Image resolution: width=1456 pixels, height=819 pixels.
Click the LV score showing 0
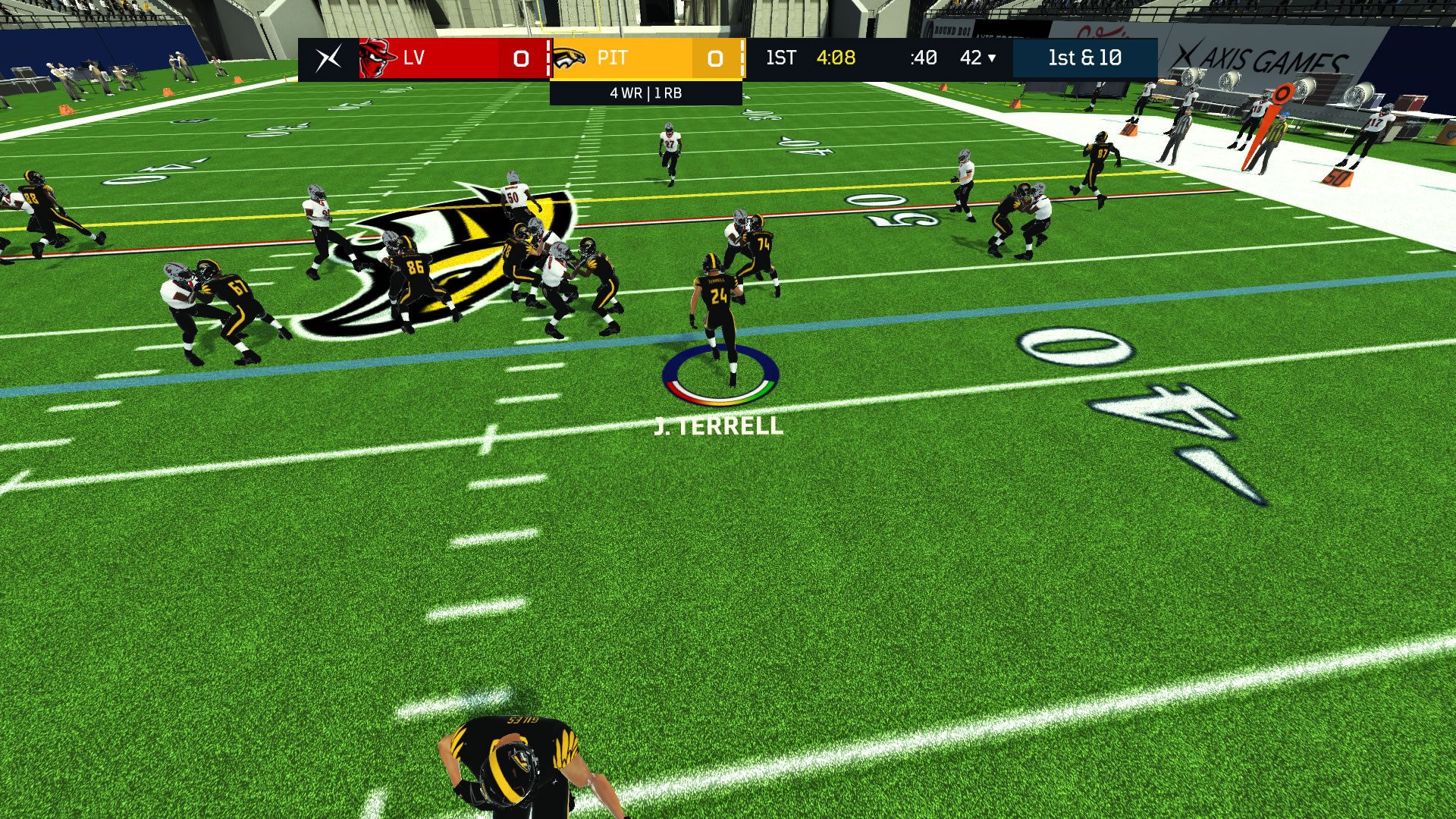[519, 59]
